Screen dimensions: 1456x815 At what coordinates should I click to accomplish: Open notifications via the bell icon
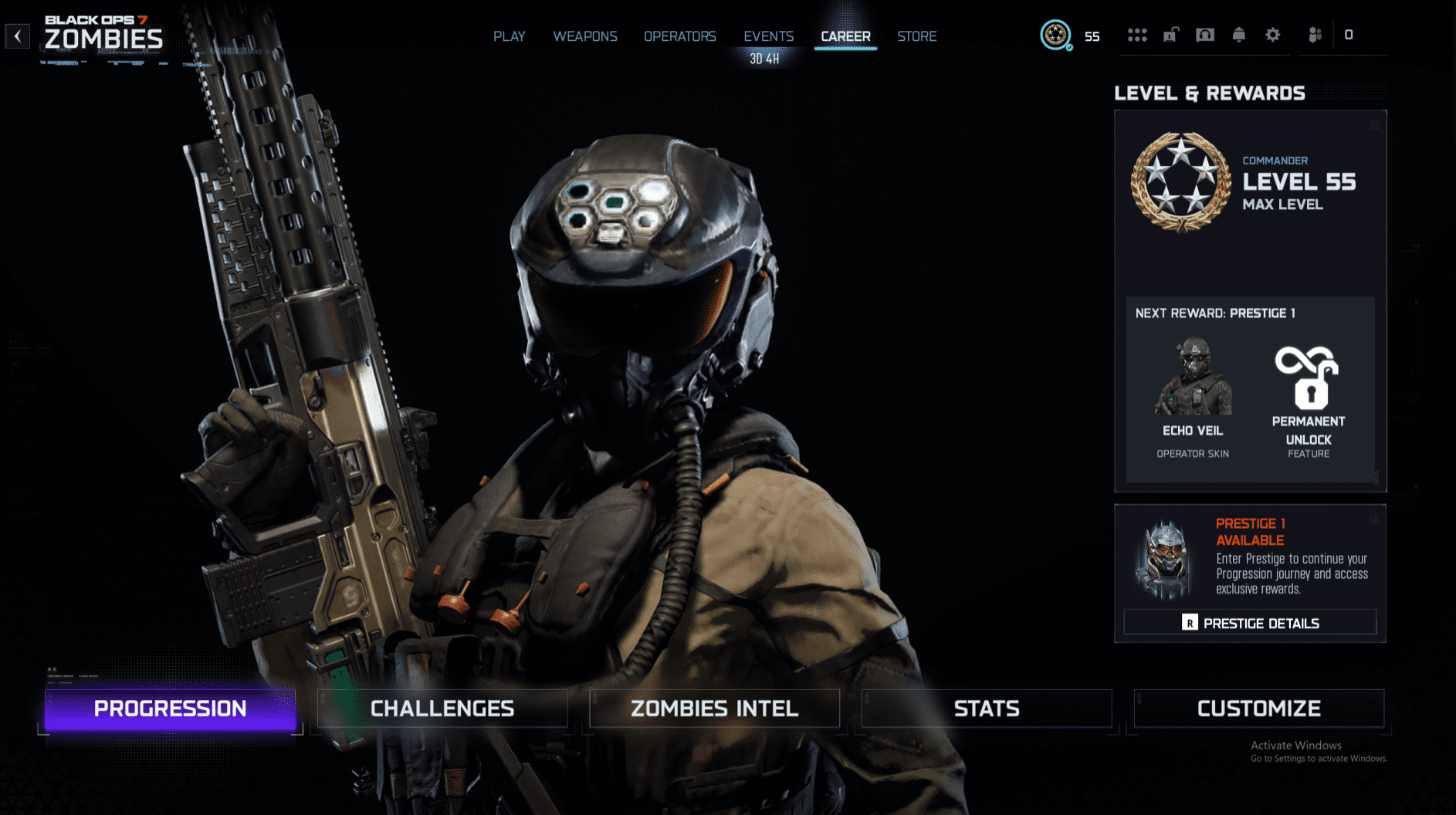click(1238, 35)
